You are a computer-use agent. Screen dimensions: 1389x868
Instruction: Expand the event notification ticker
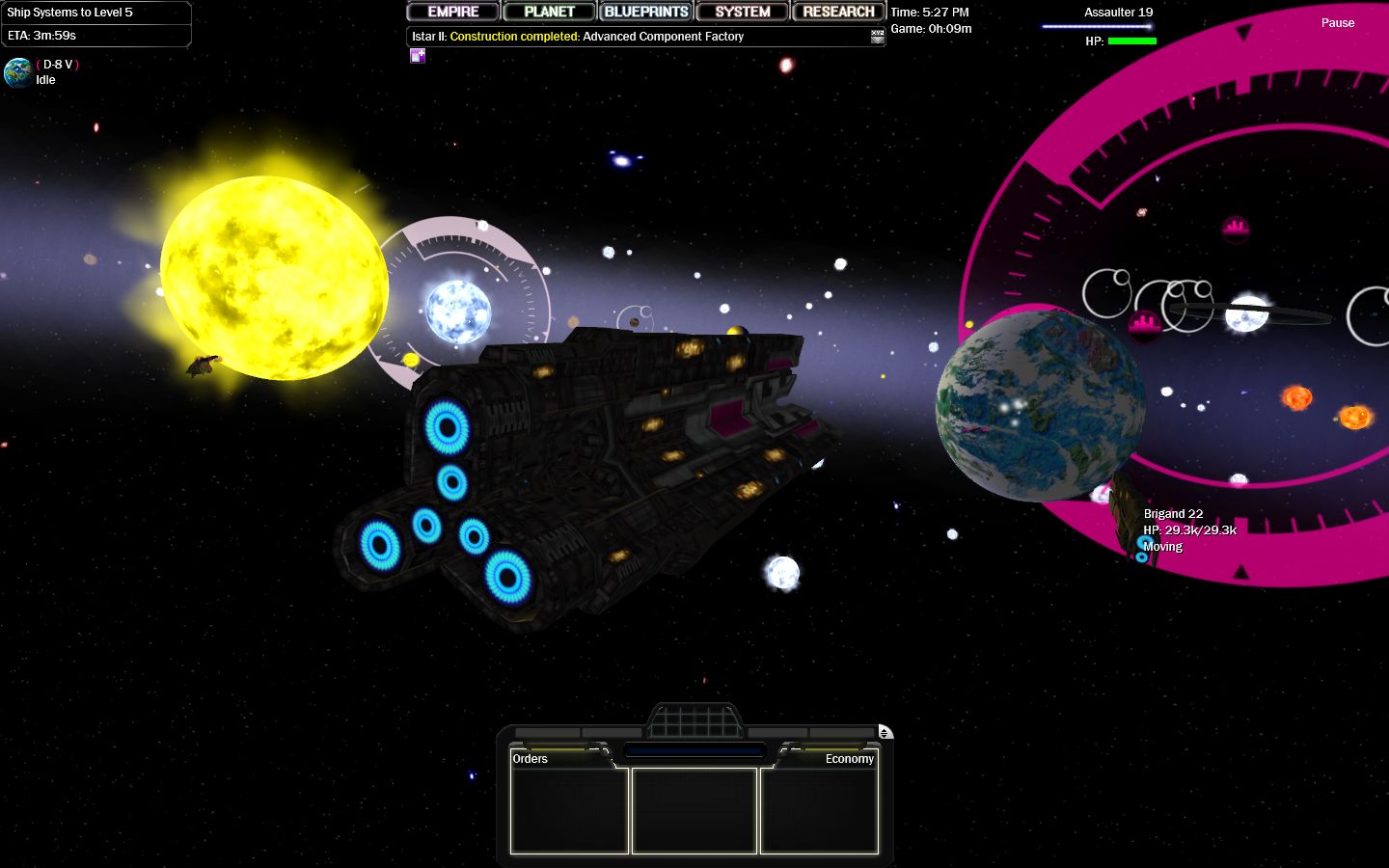876,36
